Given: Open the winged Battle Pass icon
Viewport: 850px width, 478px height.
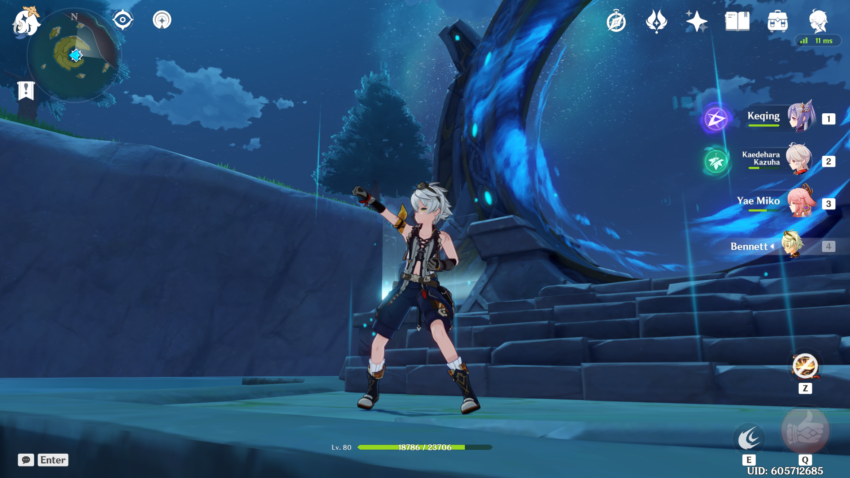Looking at the screenshot, I should click(656, 21).
